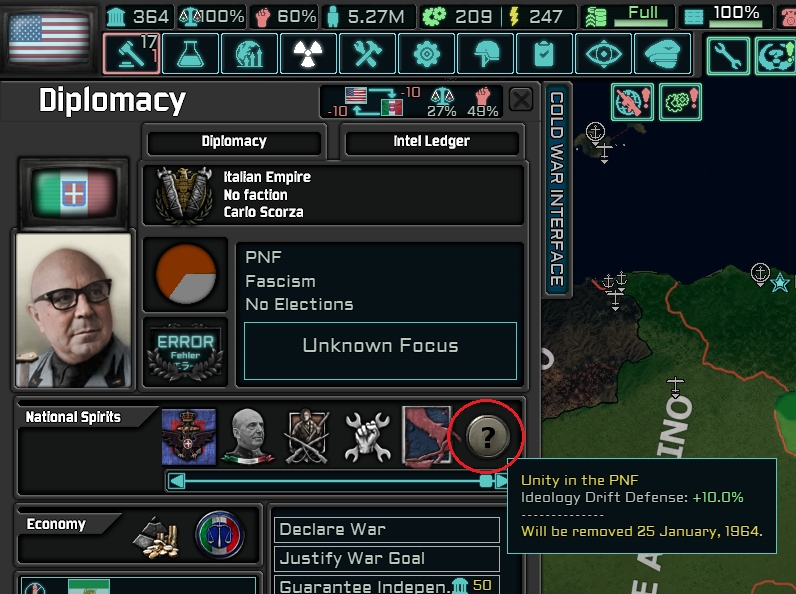Open the radiation symbol menu
Screen dimensions: 796x594
[308, 54]
